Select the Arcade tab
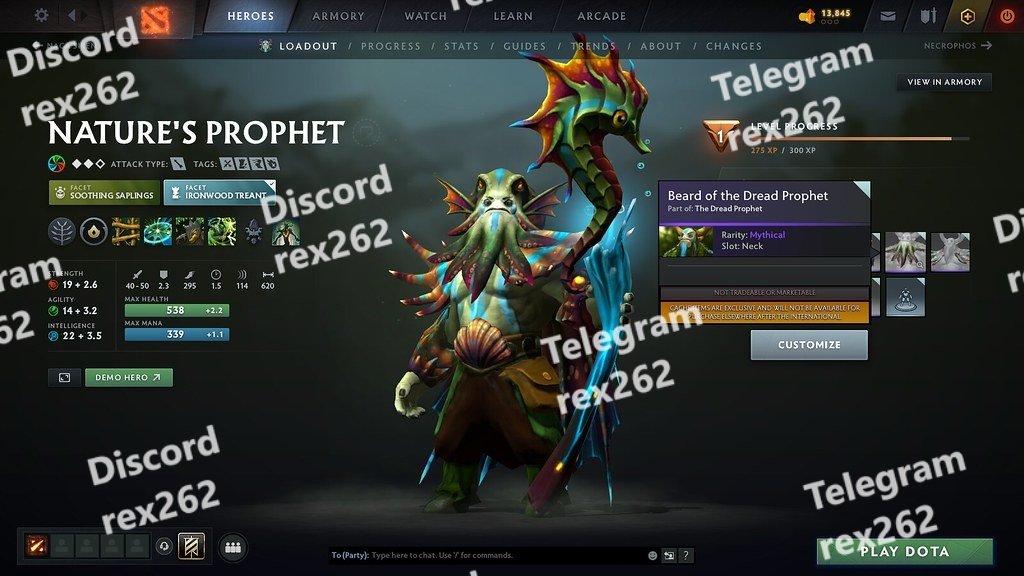Screen dimensions: 1024x576 point(601,16)
